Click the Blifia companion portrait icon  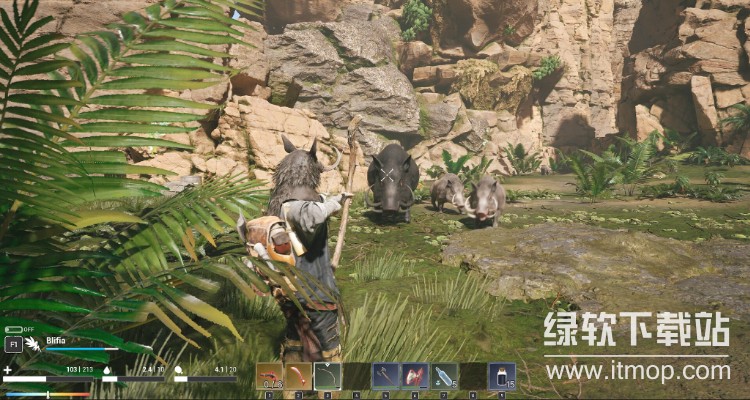click(x=31, y=343)
